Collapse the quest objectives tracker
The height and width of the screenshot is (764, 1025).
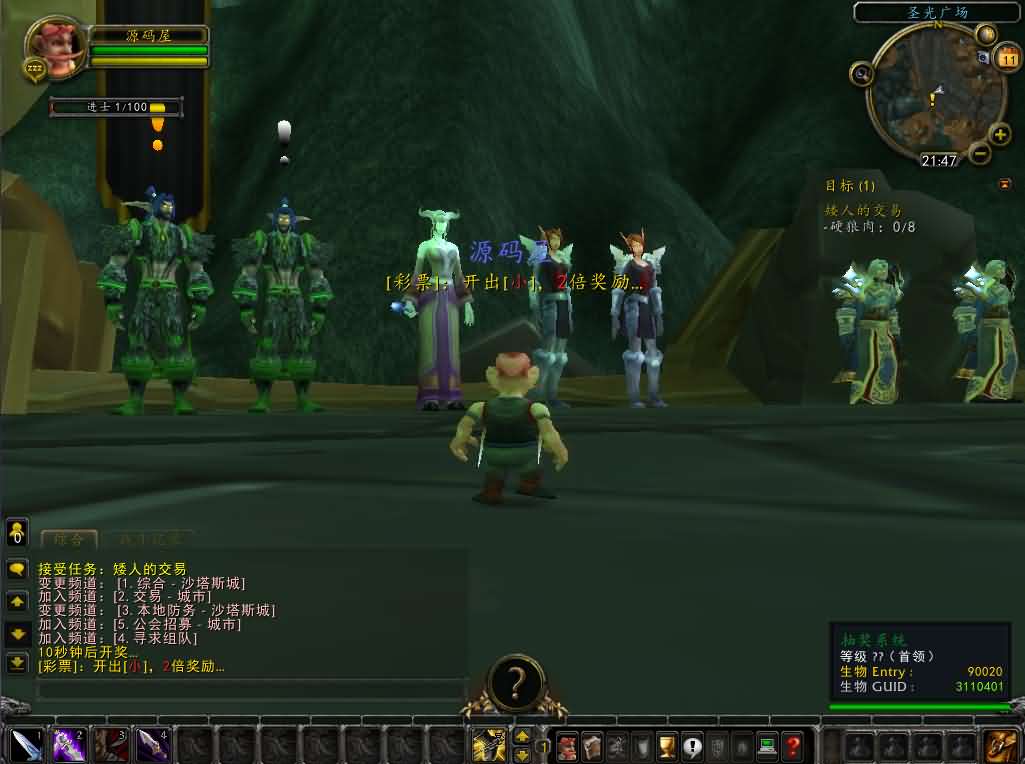(x=1004, y=184)
